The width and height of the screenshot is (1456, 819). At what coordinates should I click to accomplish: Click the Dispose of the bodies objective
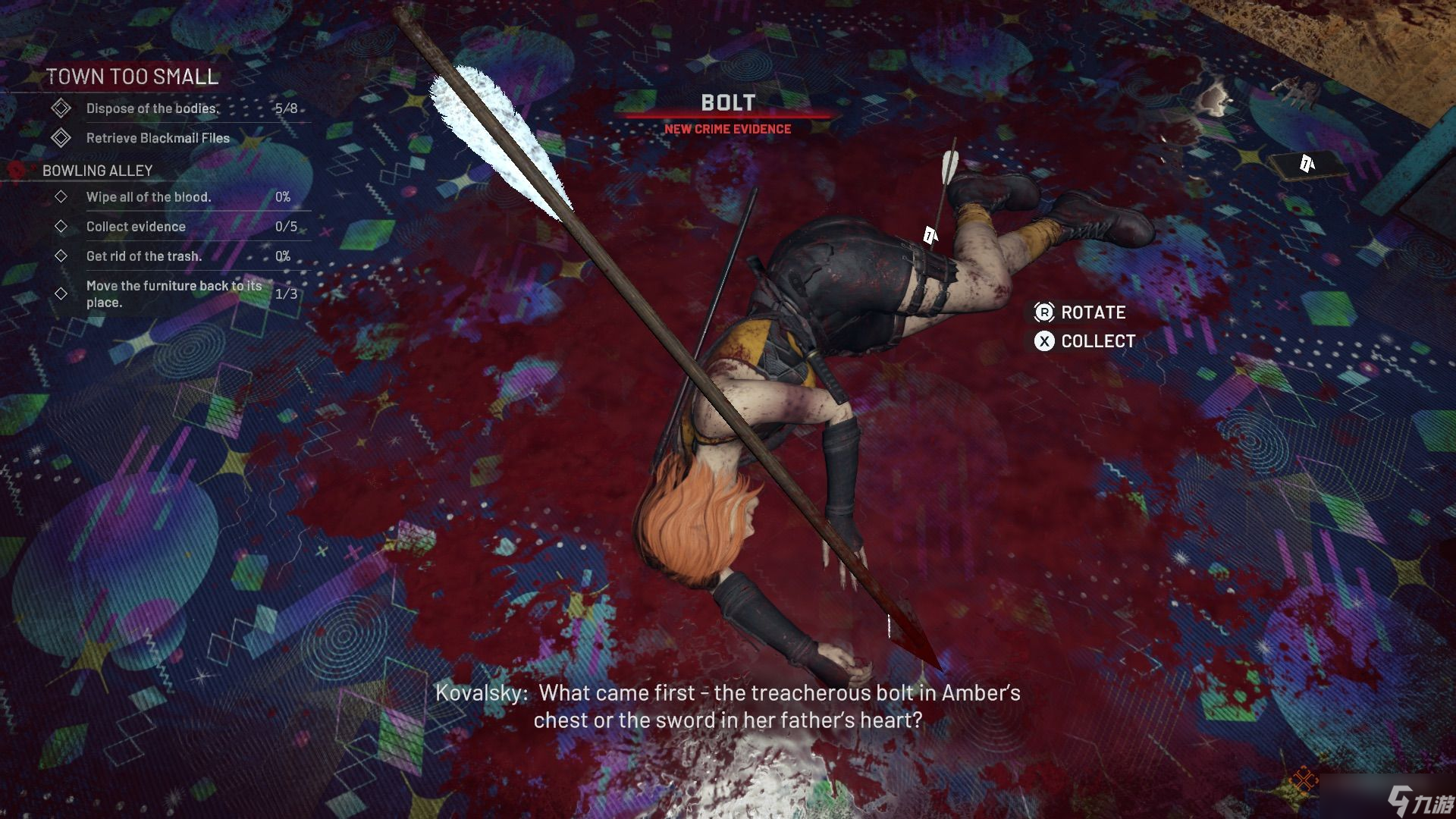(152, 108)
